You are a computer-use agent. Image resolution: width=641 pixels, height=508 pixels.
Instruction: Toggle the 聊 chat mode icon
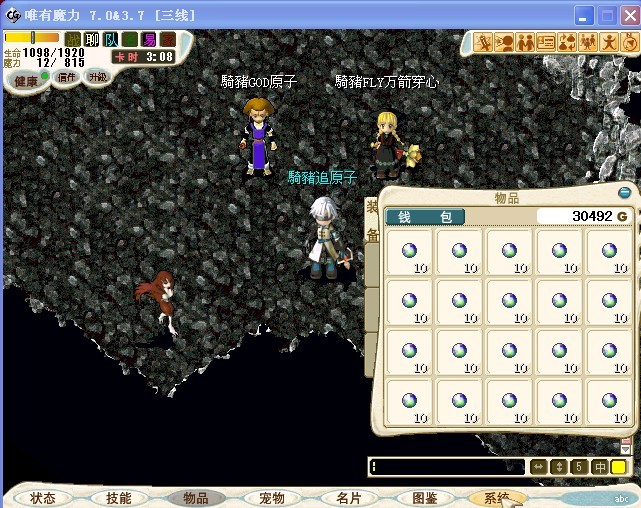[x=92, y=39]
